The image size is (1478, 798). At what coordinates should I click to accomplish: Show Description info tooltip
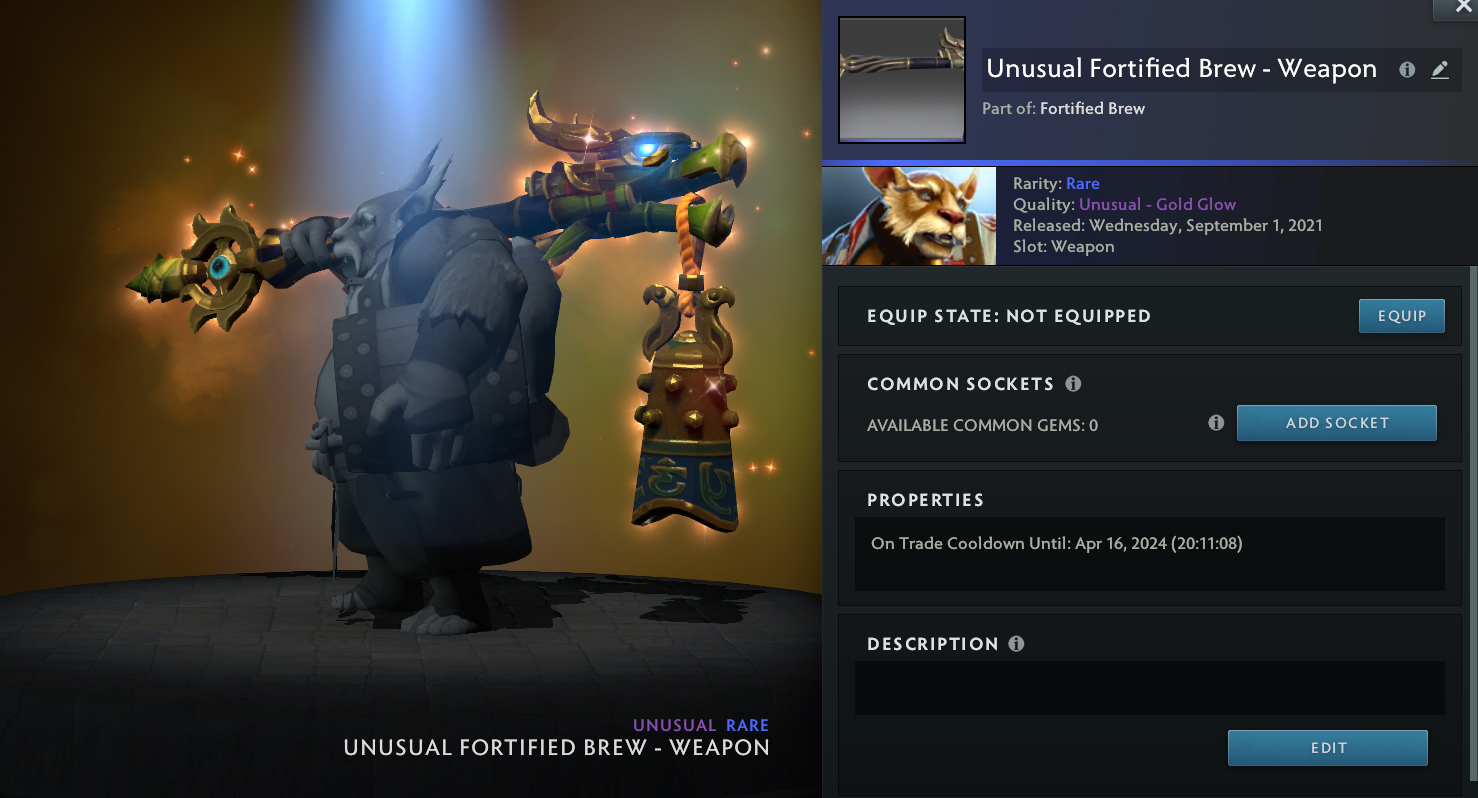click(1016, 644)
